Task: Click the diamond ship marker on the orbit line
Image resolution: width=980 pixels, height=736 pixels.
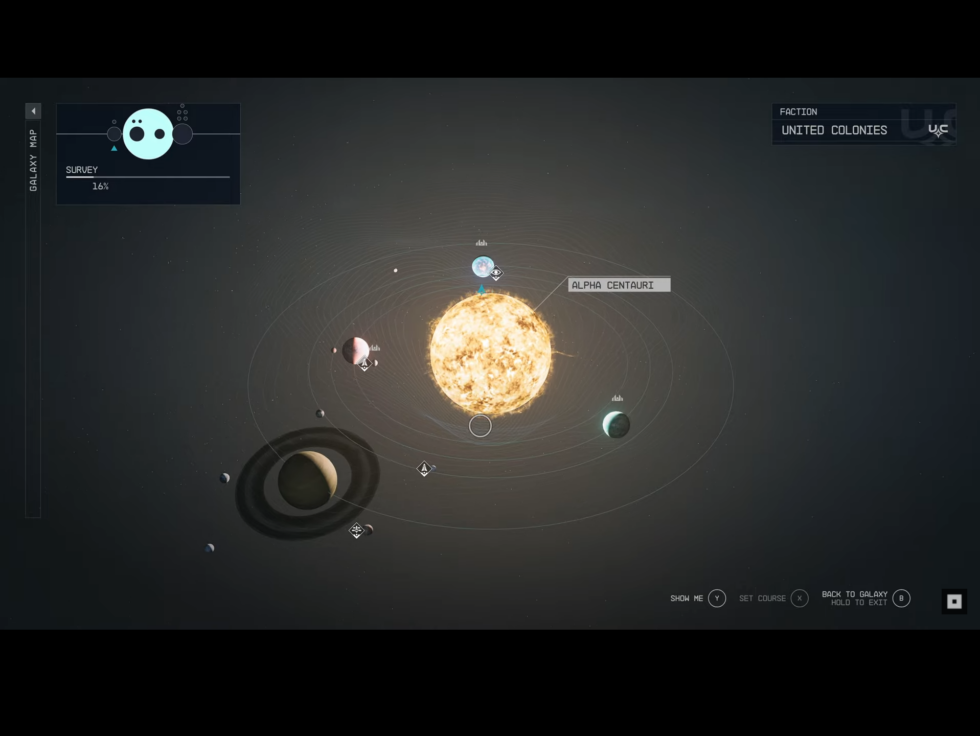Action: pyautogui.click(x=424, y=468)
